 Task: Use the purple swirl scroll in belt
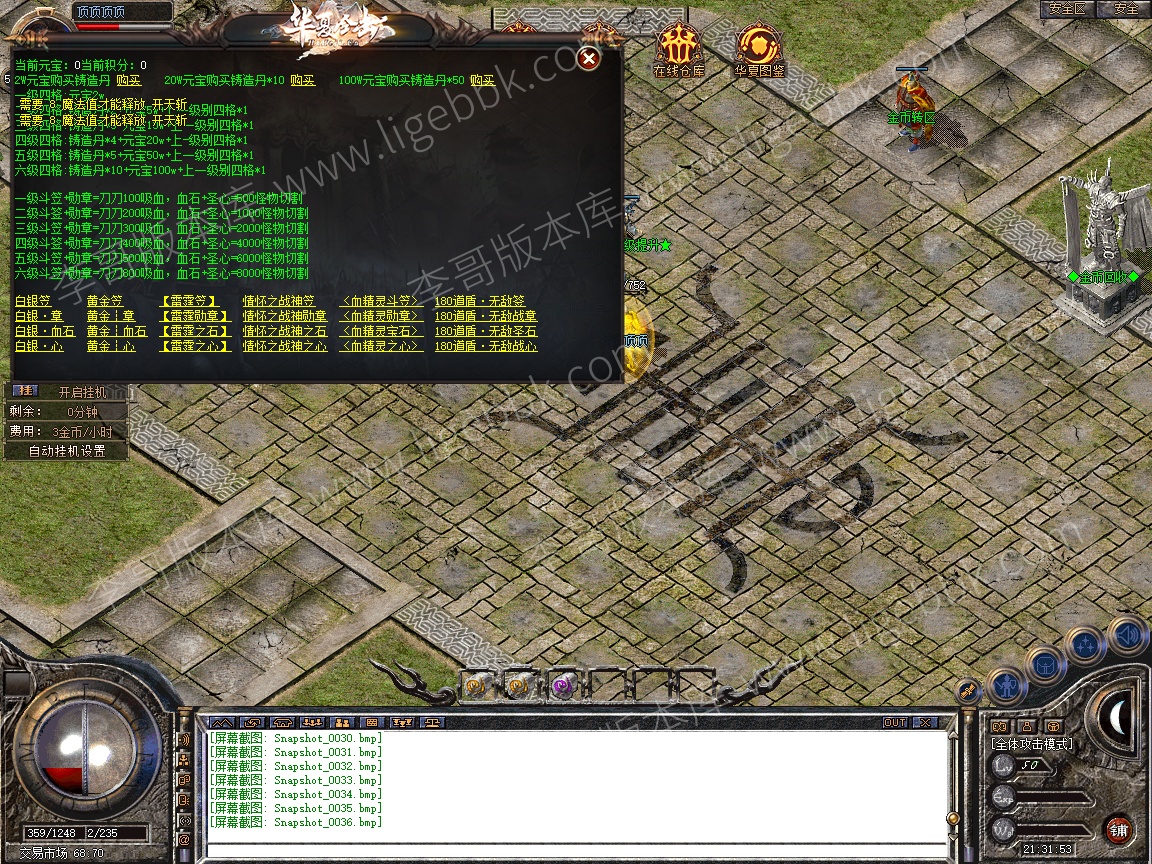[561, 685]
